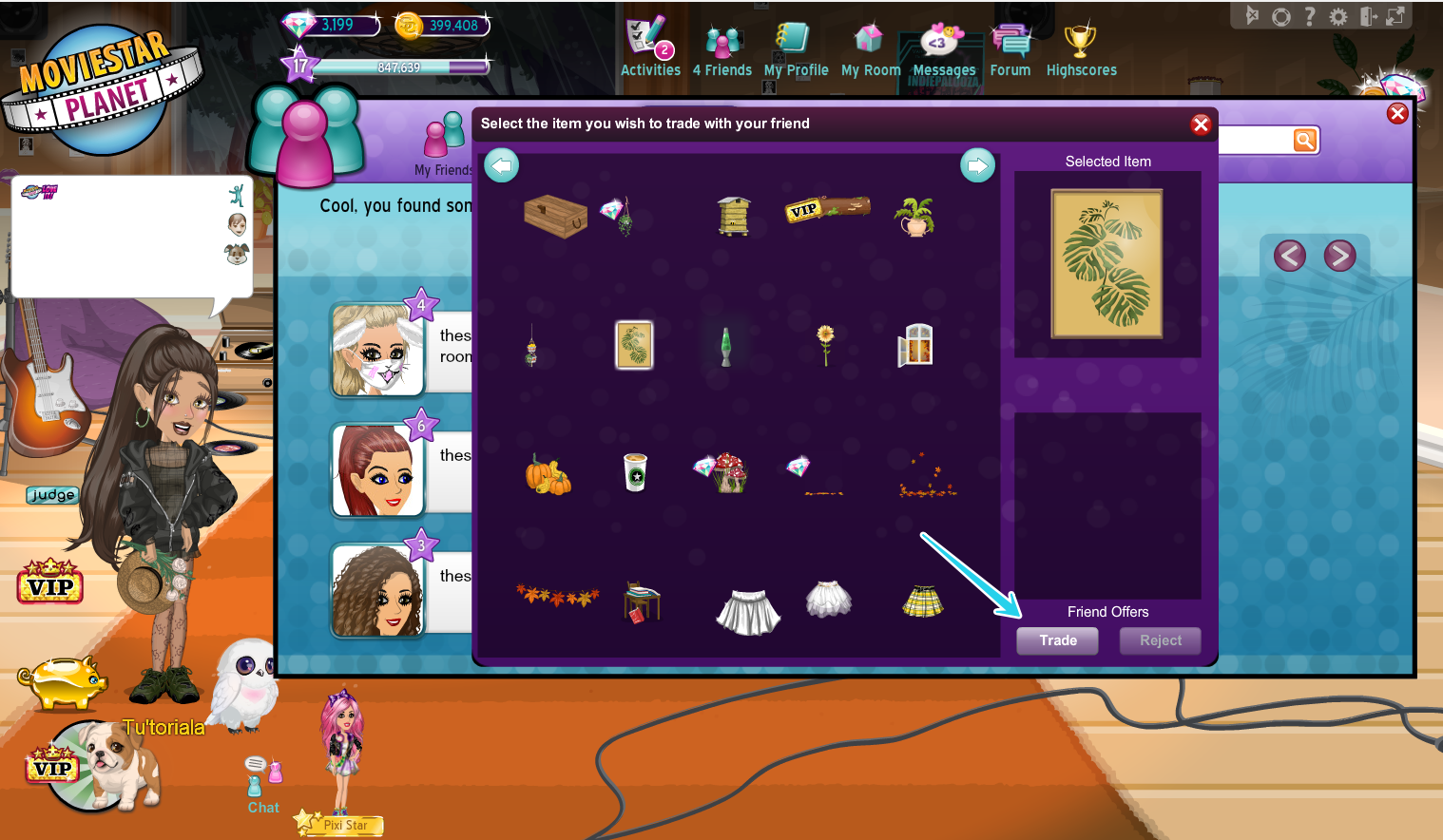Go to next inventory page
Image resolution: width=1443 pixels, height=840 pixels.
(978, 165)
